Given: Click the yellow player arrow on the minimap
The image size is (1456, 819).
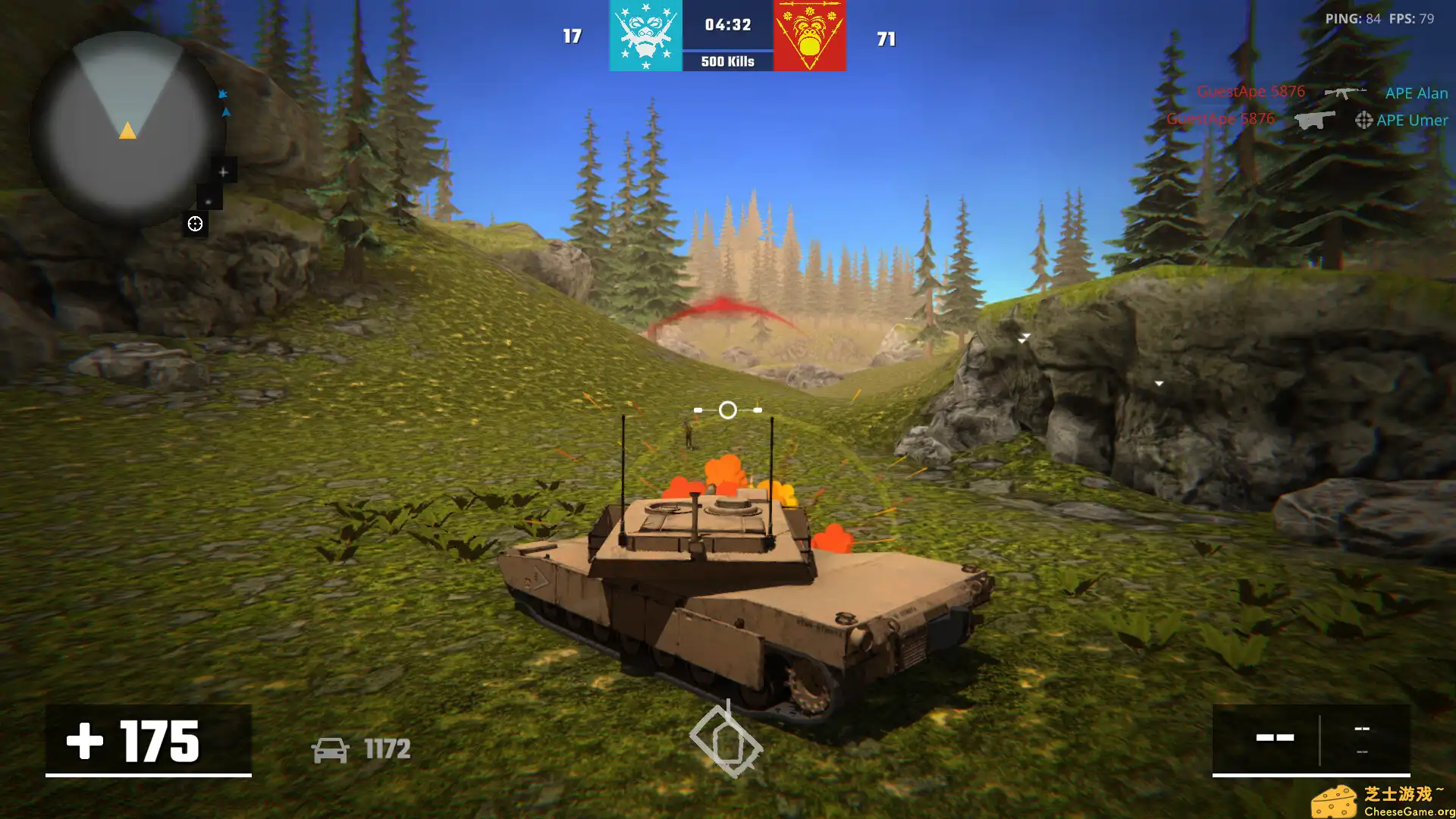Looking at the screenshot, I should [128, 132].
